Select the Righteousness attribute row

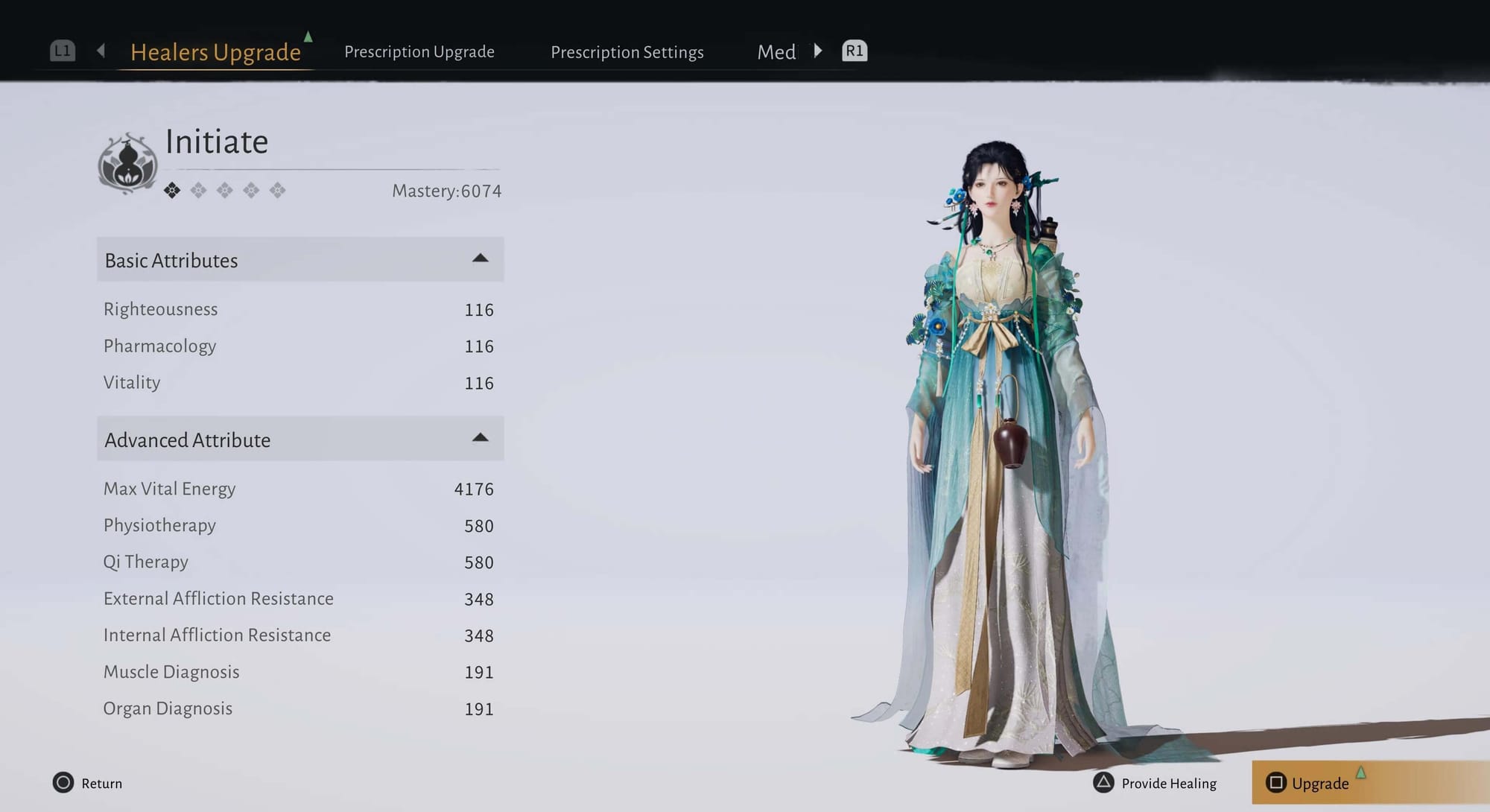coord(298,309)
